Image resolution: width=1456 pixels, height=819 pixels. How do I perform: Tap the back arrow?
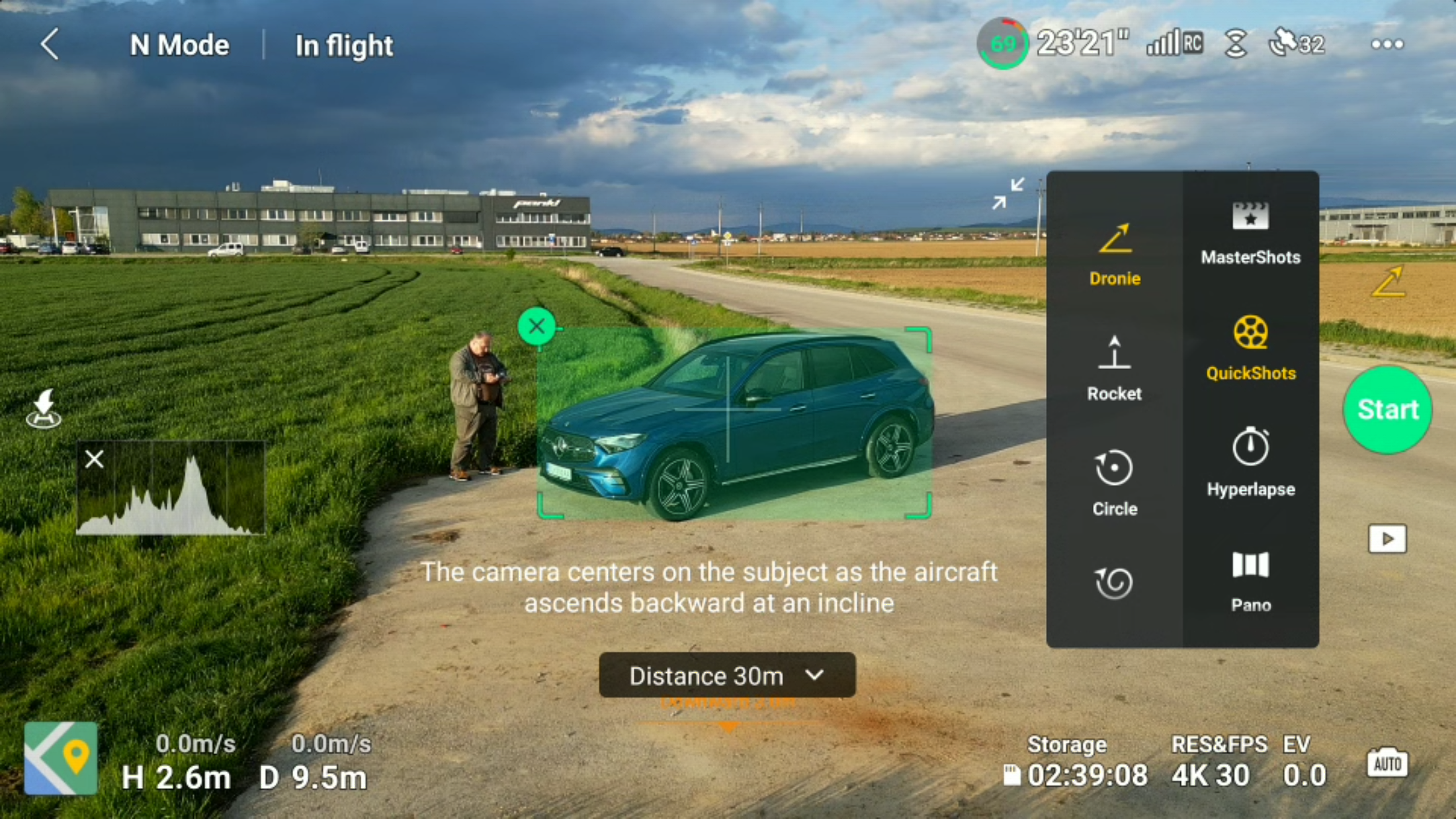point(50,45)
